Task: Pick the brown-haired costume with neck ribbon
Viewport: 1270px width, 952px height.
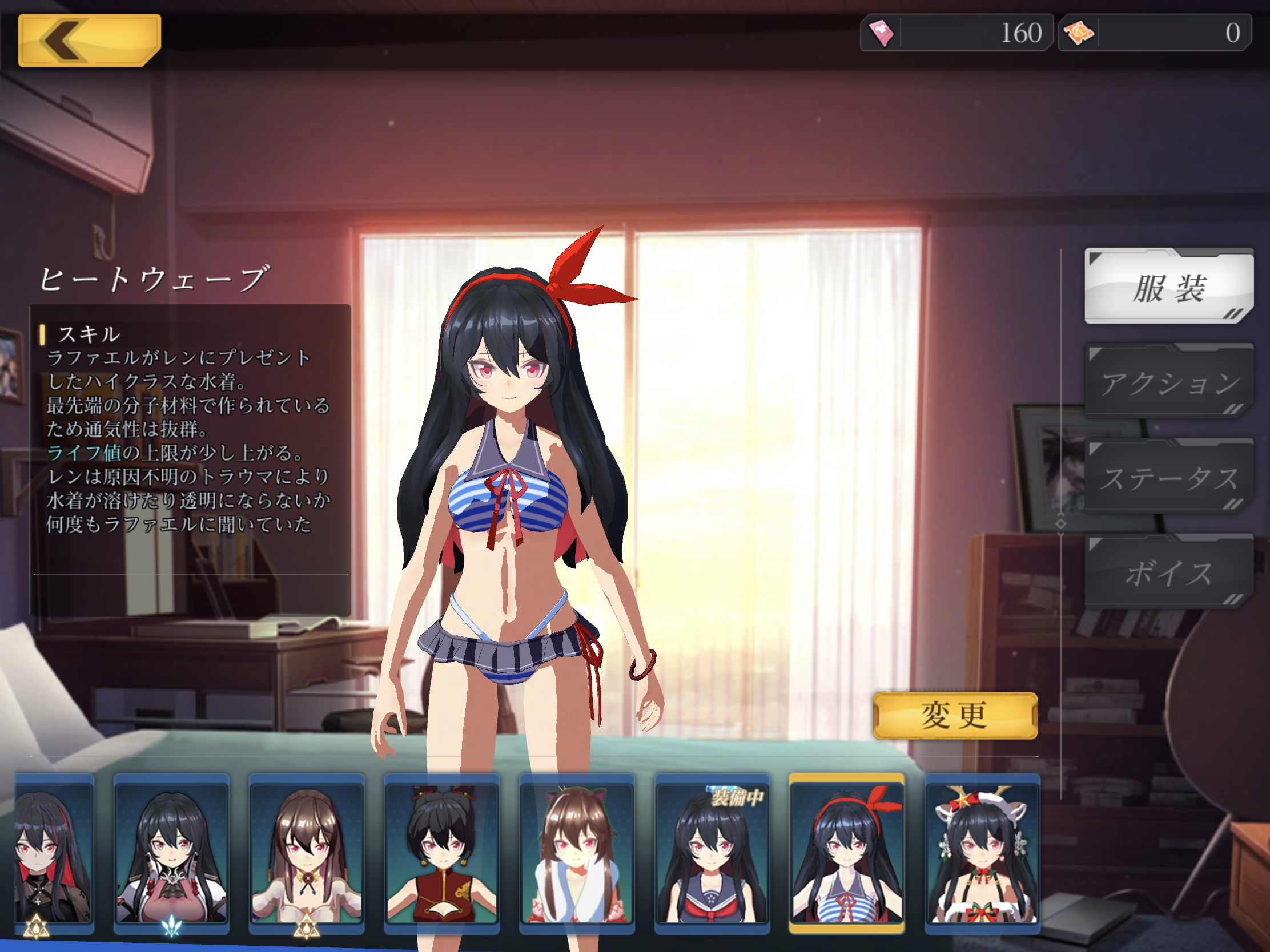Action: pyautogui.click(x=307, y=853)
